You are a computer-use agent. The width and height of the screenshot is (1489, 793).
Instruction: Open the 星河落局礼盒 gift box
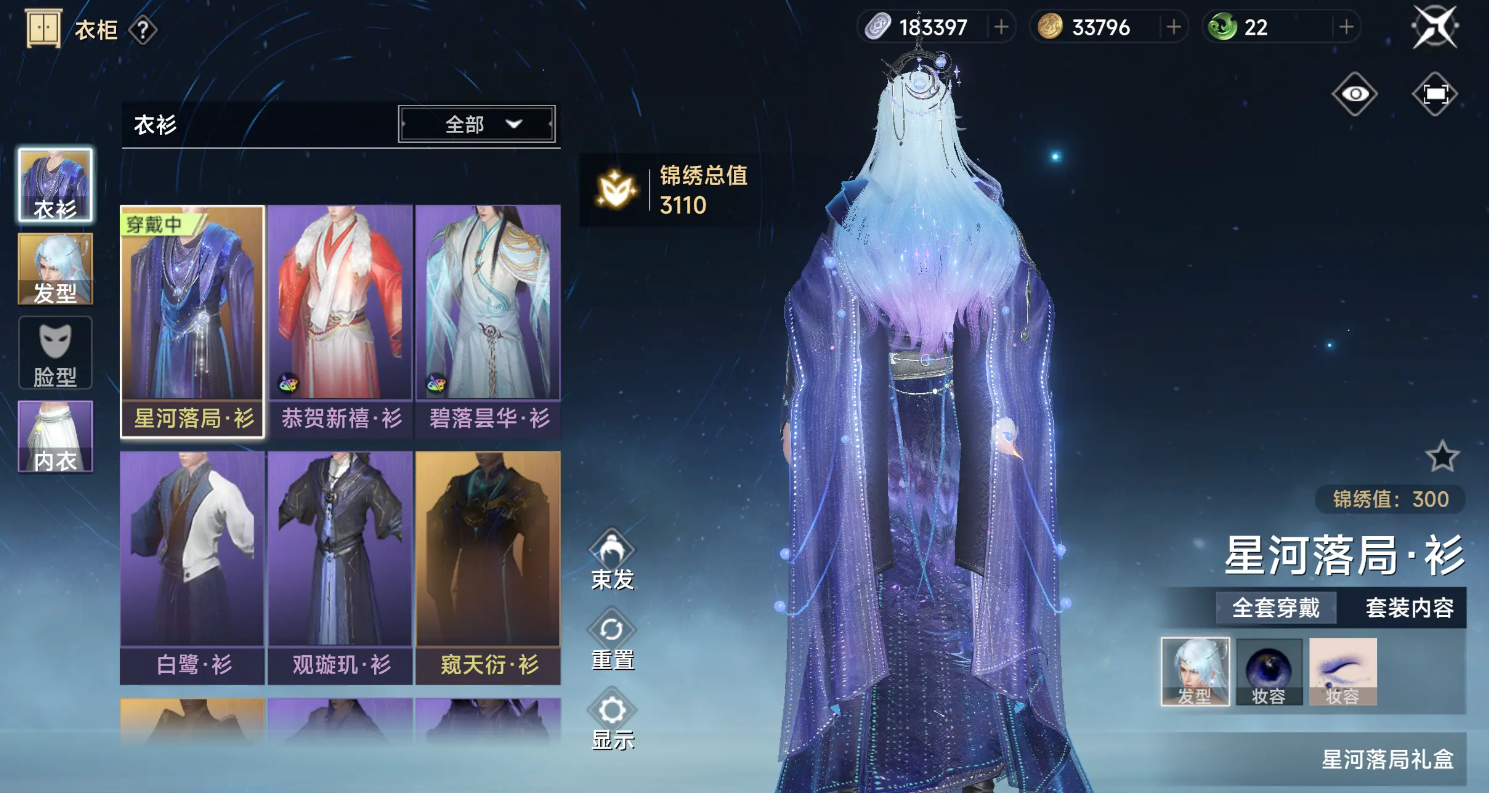(1387, 759)
